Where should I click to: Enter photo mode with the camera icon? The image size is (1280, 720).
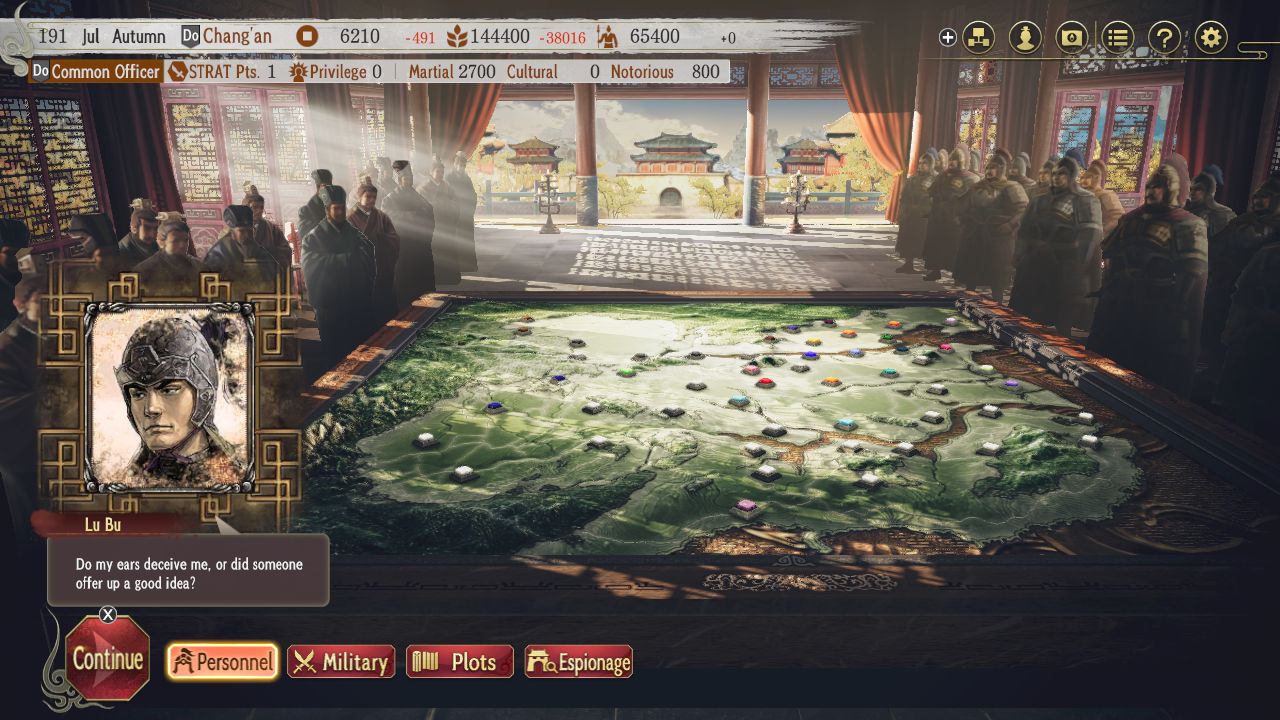point(1072,36)
